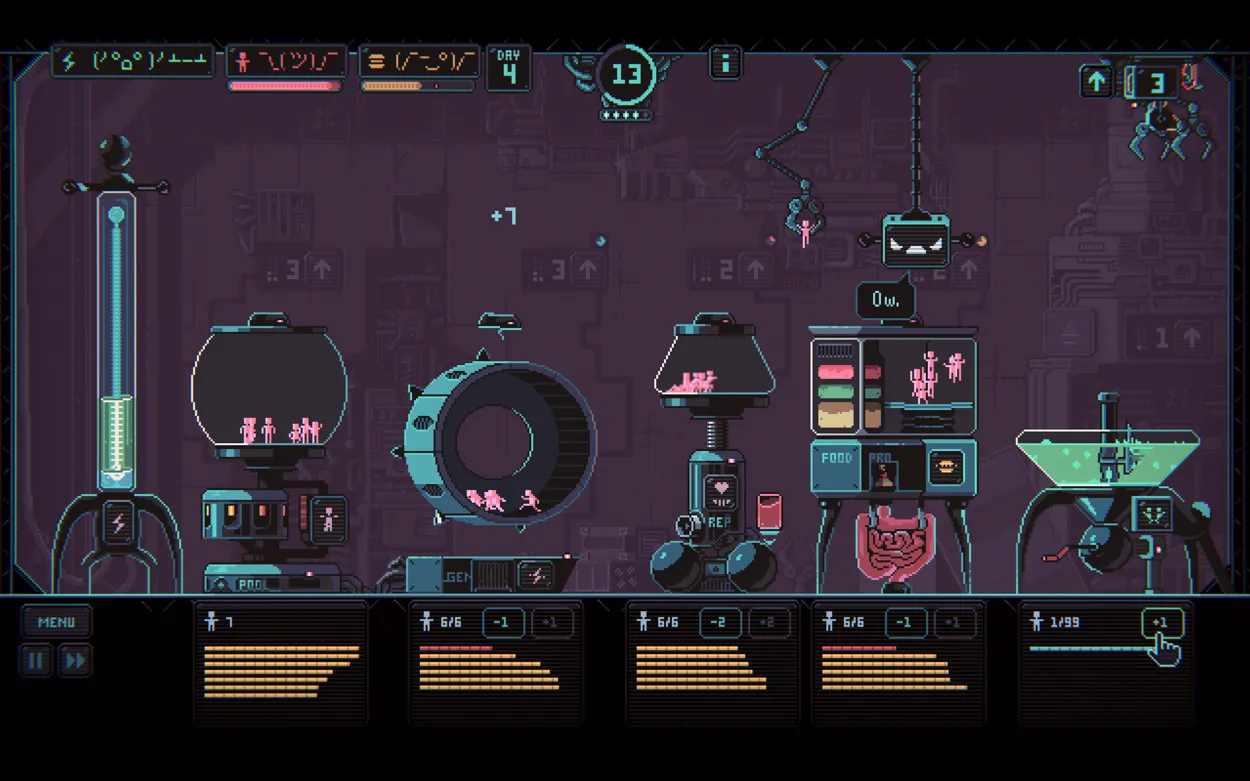
Task: Open the MENU button
Action: 56,622
